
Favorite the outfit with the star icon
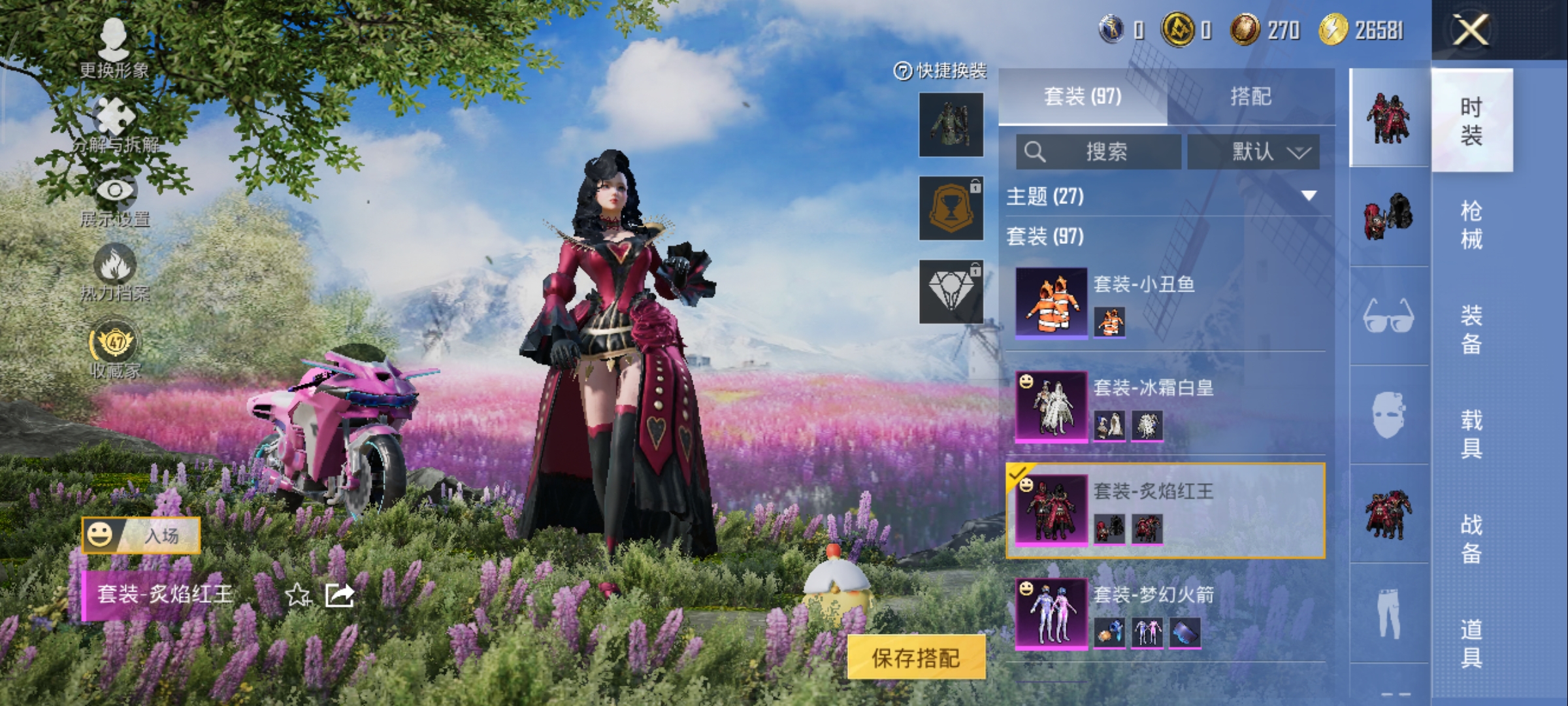click(298, 595)
